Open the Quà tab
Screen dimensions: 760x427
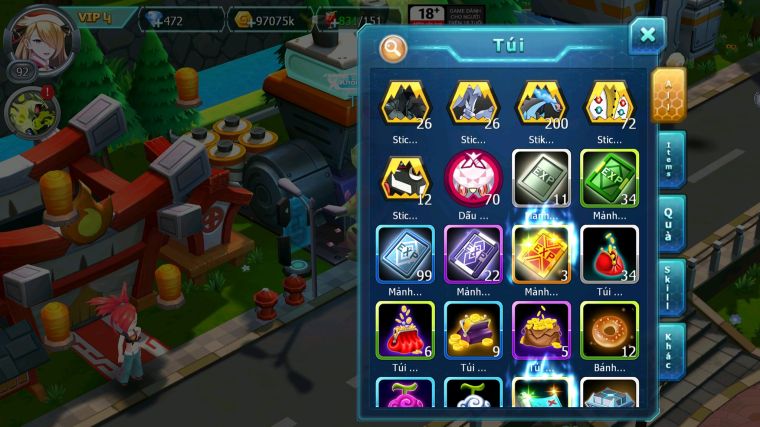[x=667, y=223]
